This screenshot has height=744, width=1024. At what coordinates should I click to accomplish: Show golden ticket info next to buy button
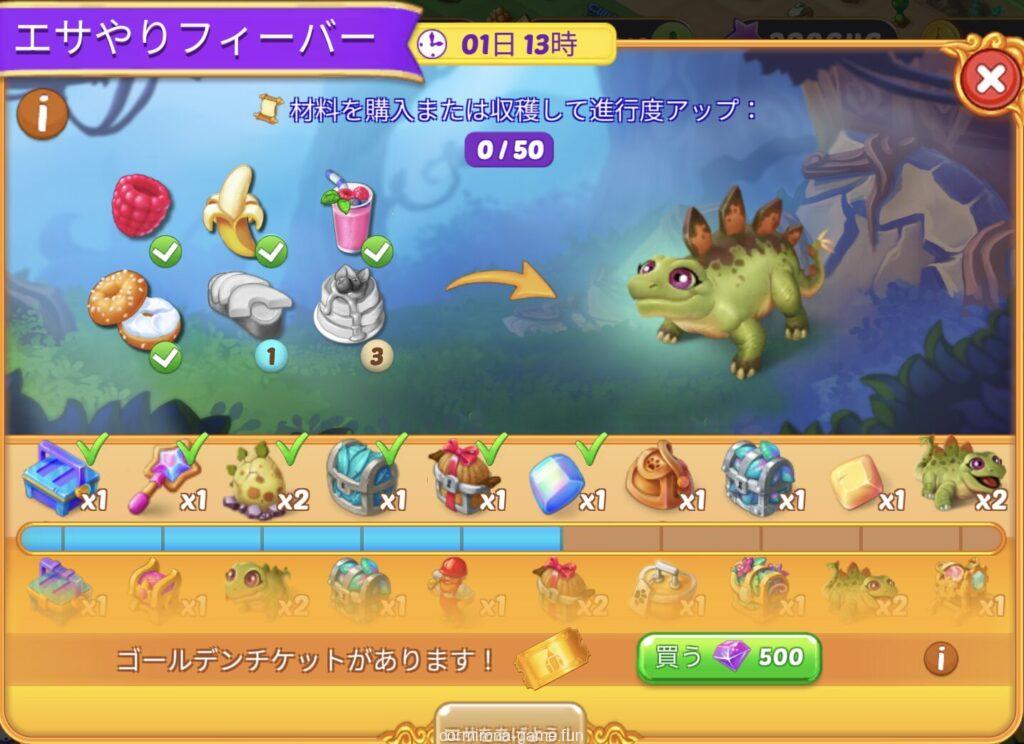tap(939, 658)
